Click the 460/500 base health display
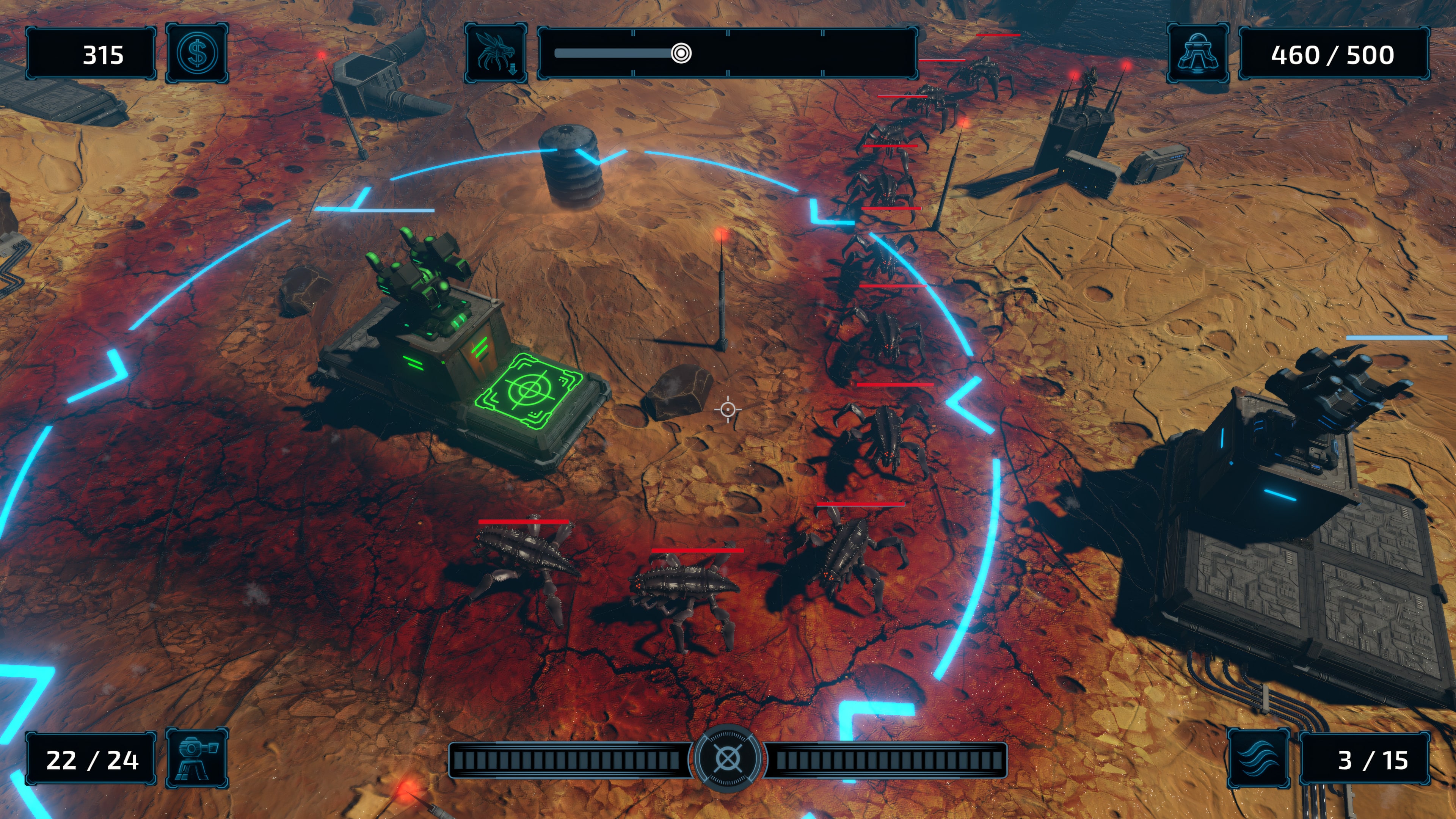1456x819 pixels. click(x=1334, y=54)
